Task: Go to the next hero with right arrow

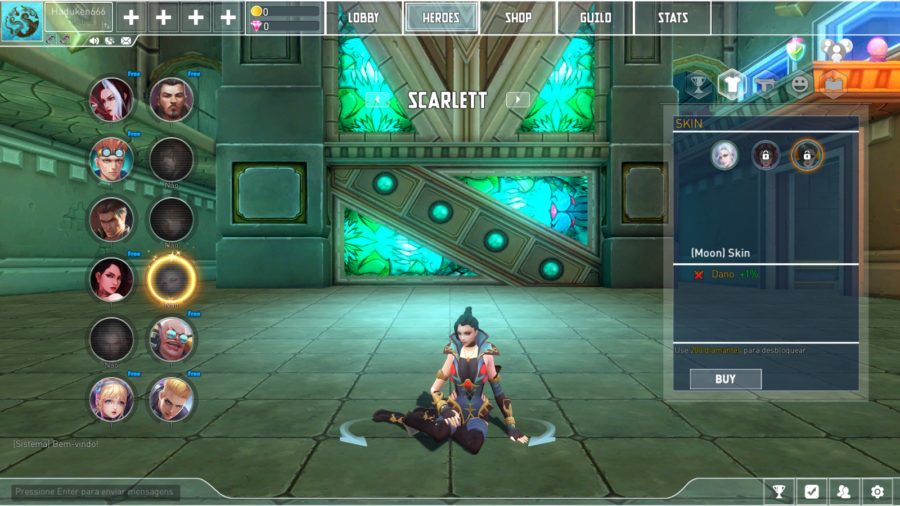Action: [517, 99]
